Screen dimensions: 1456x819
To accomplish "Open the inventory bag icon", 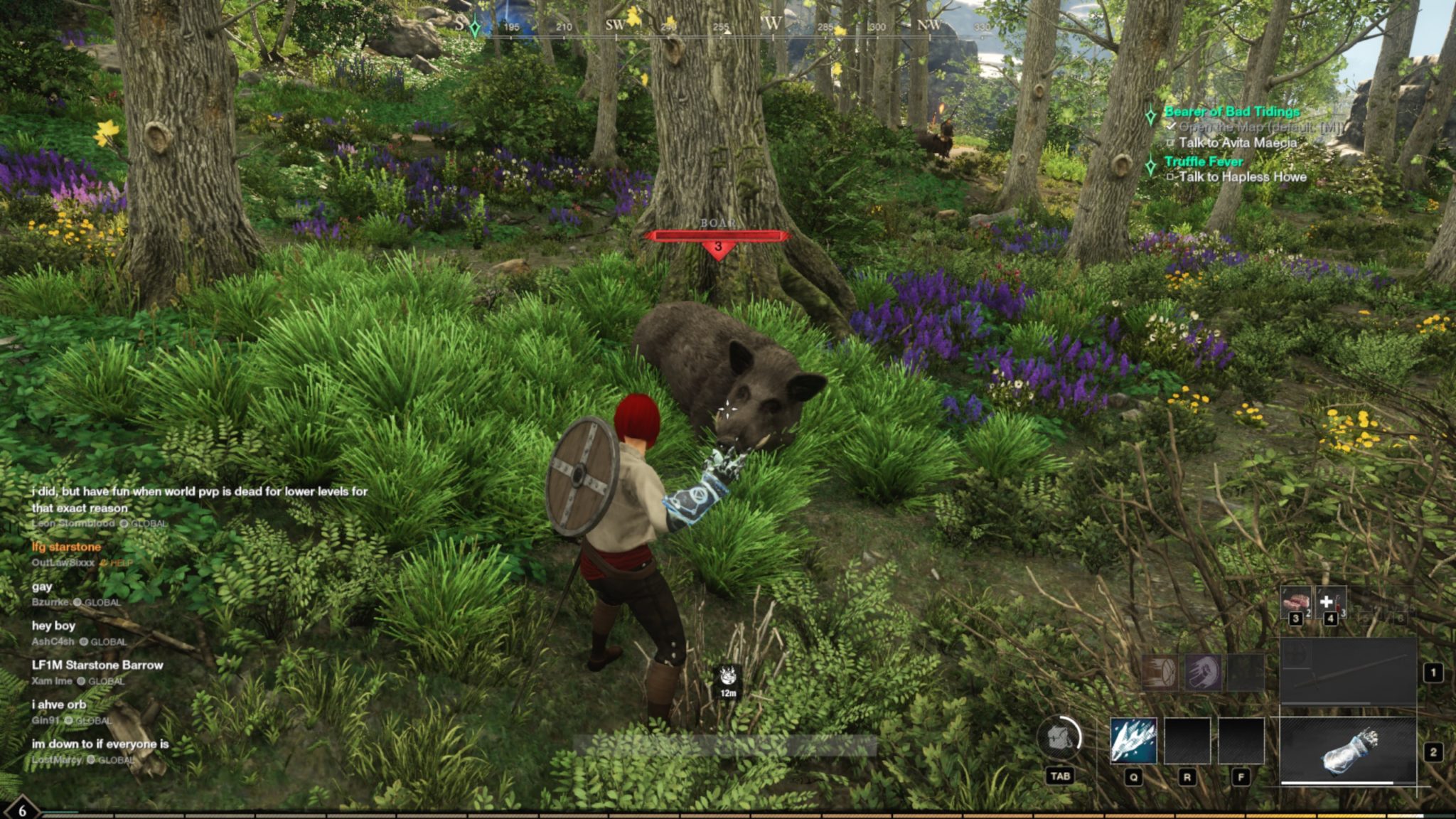I will (1059, 738).
